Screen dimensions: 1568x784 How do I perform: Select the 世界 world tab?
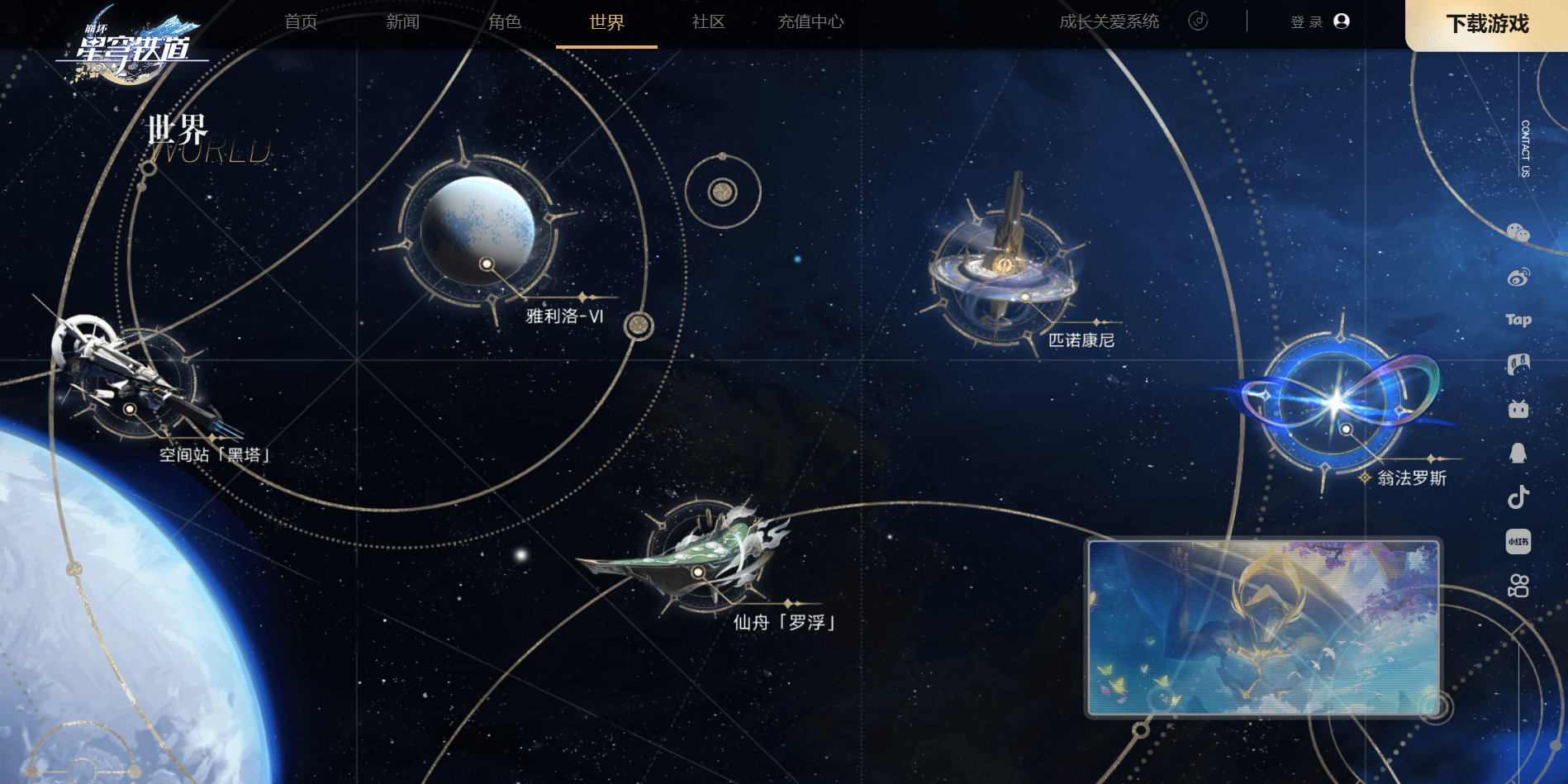click(x=606, y=22)
